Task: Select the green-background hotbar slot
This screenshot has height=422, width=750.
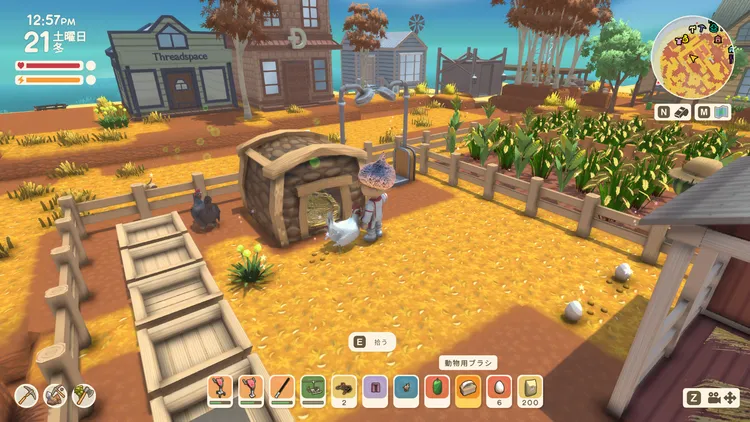Action: coord(314,387)
